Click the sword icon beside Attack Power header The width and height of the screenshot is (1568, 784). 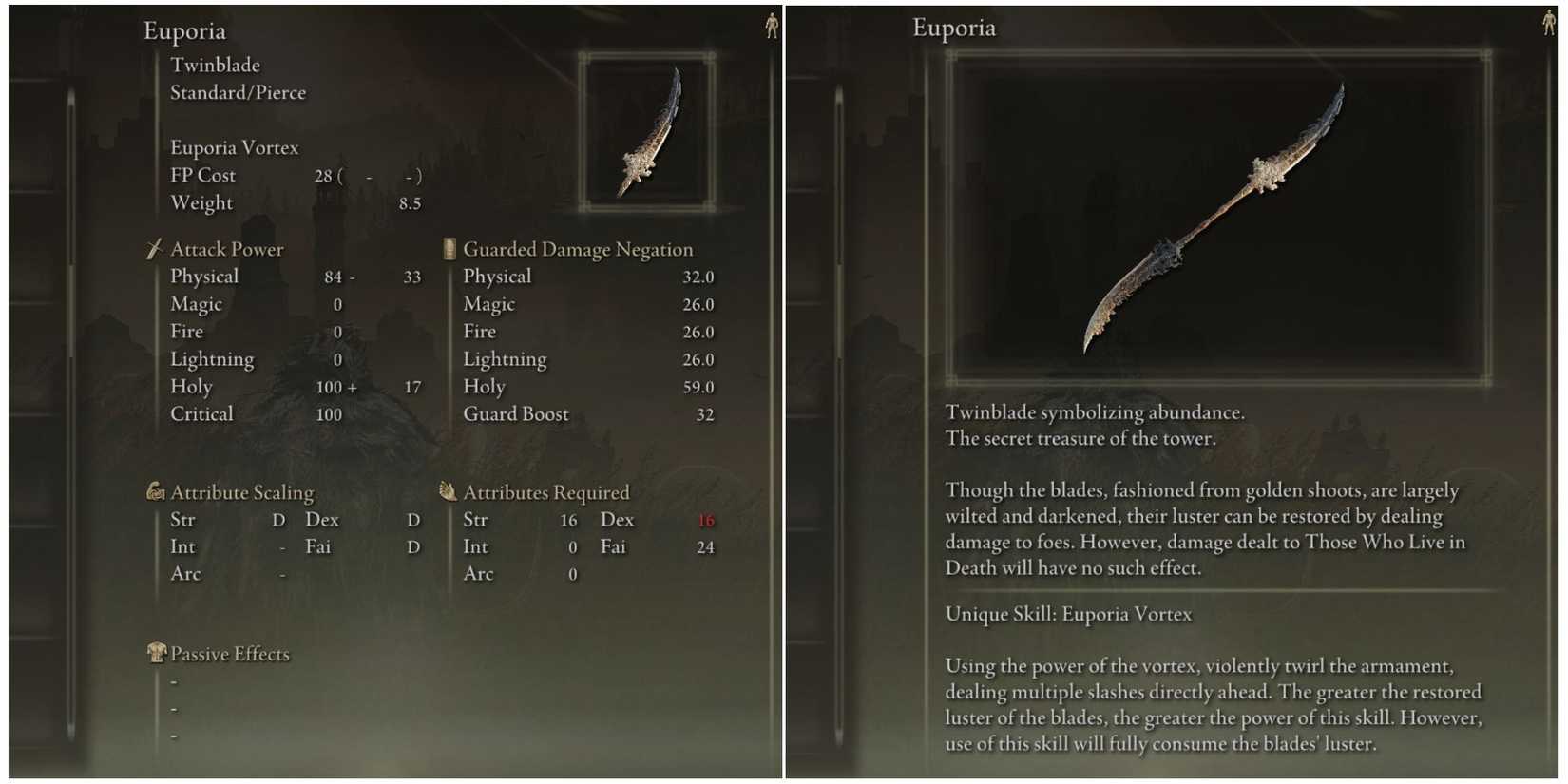tap(153, 249)
